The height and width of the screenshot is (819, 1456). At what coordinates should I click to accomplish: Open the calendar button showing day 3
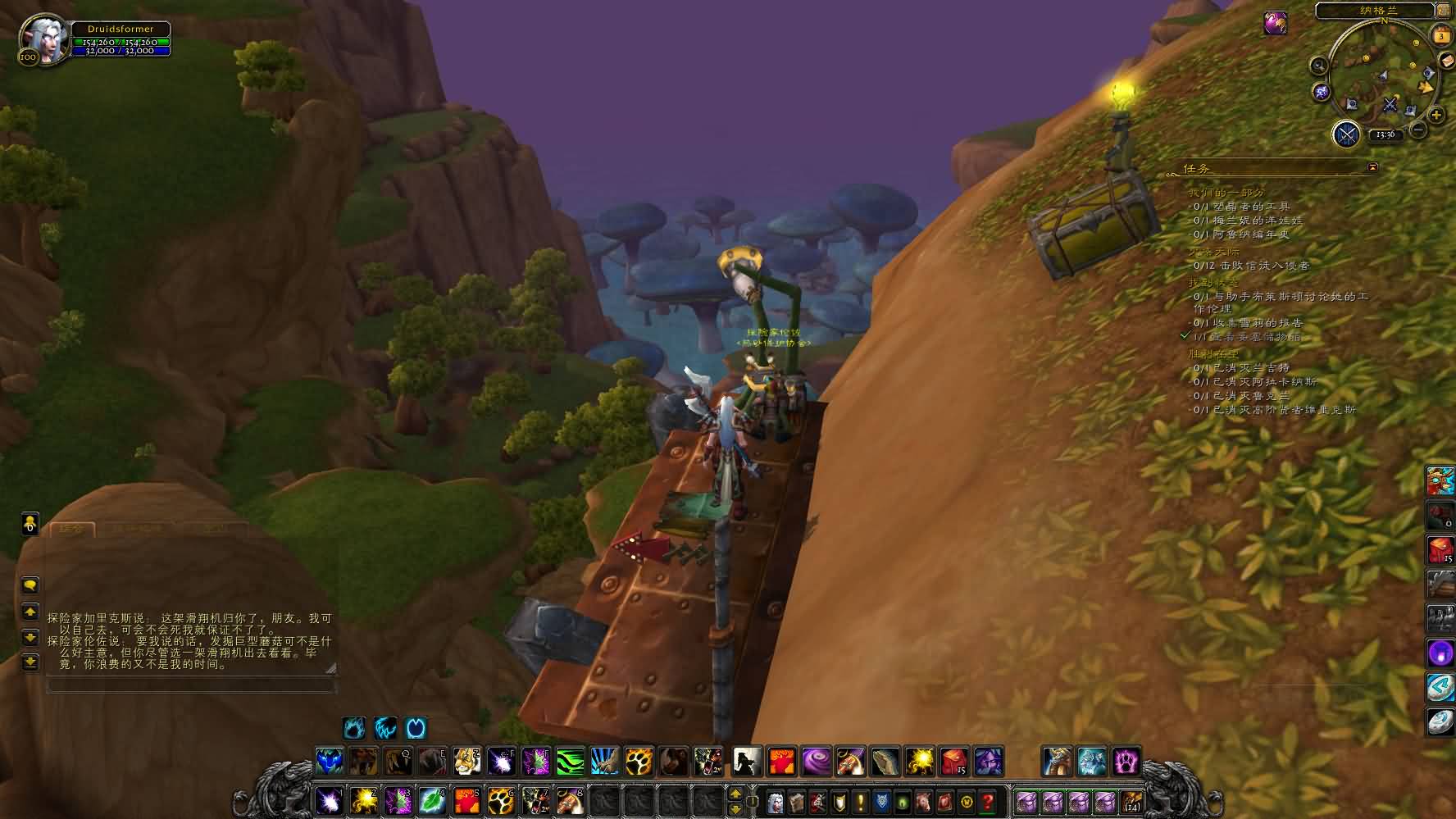pos(1440,36)
